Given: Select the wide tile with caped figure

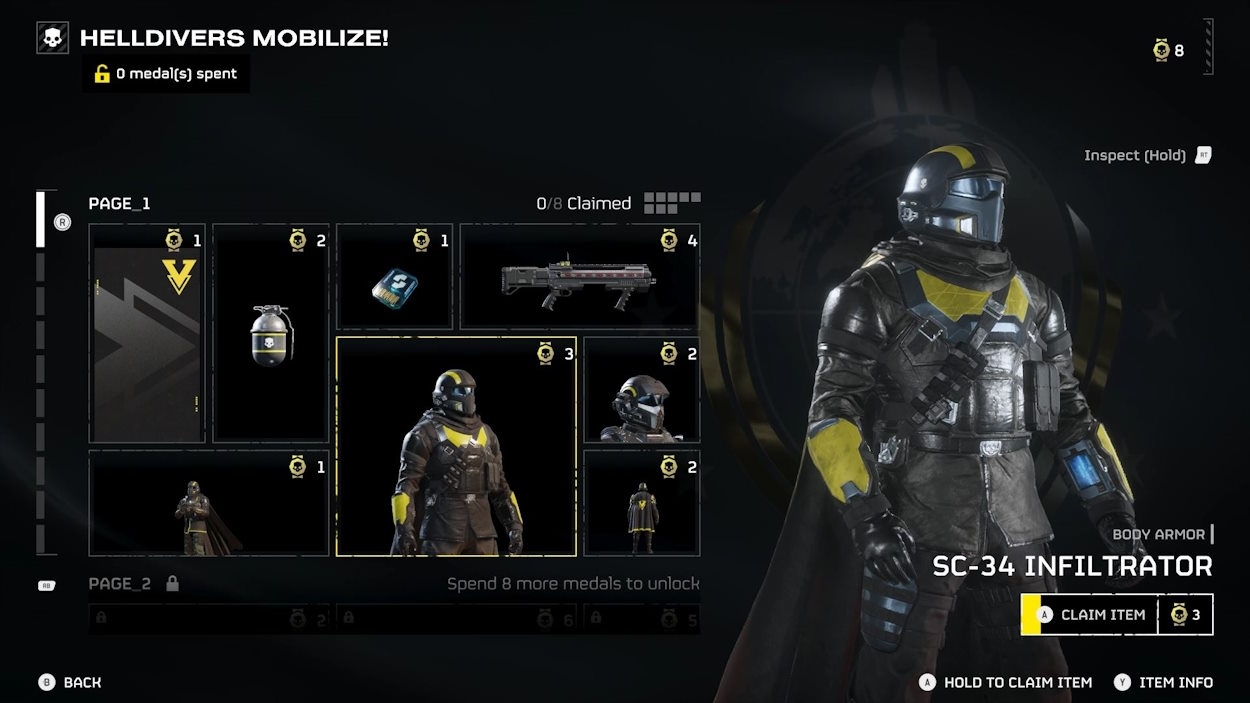Looking at the screenshot, I should point(209,503).
